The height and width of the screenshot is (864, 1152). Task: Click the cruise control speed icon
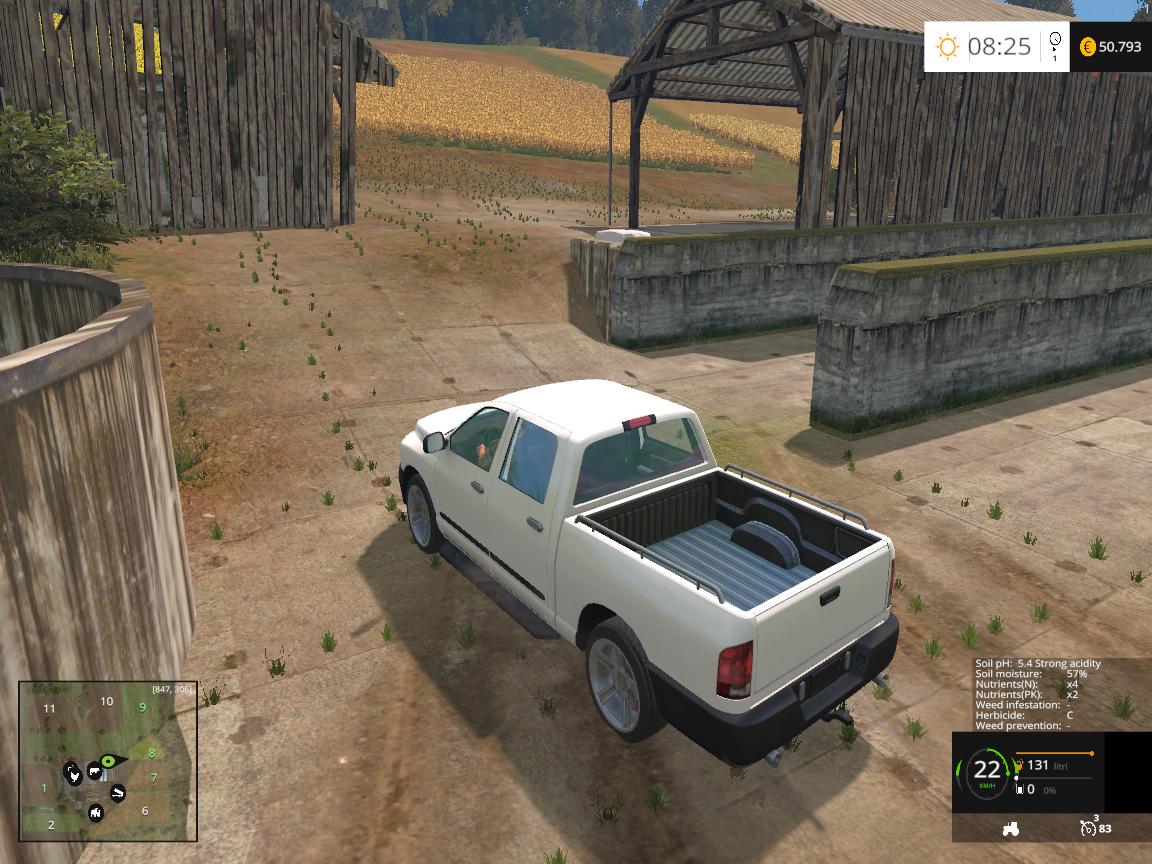tap(1087, 828)
